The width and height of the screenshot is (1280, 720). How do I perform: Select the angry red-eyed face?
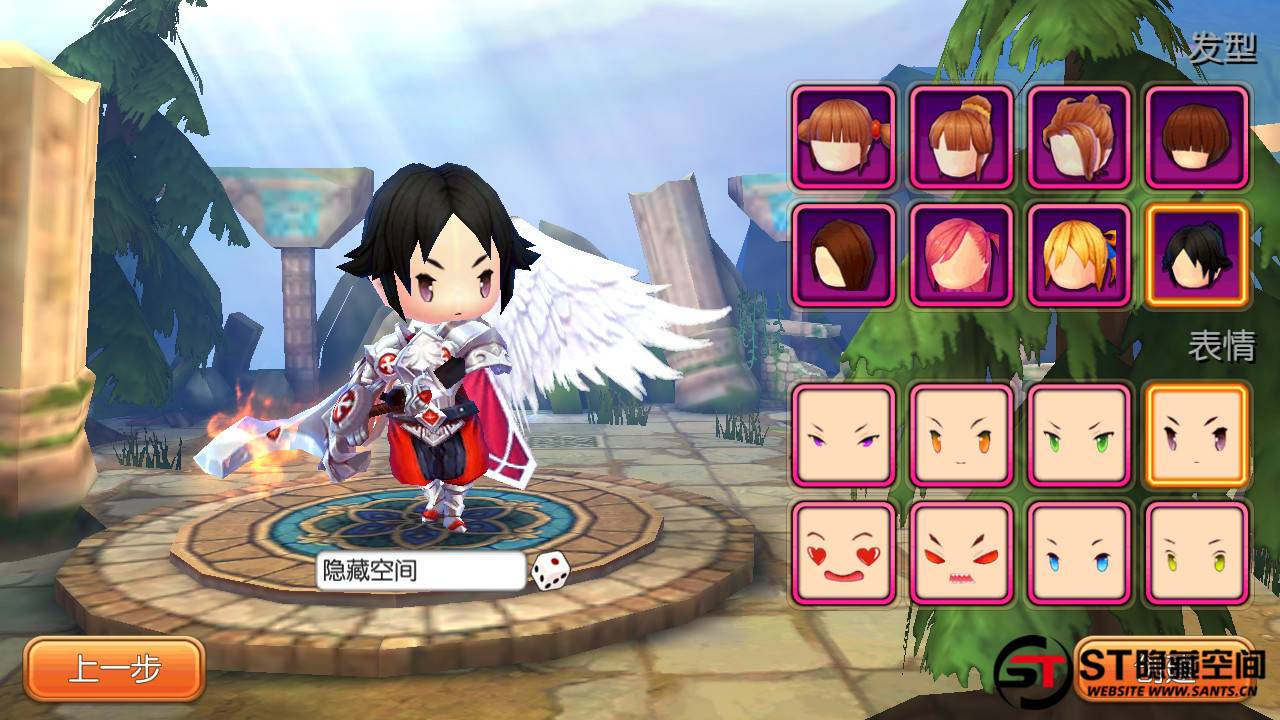[961, 553]
